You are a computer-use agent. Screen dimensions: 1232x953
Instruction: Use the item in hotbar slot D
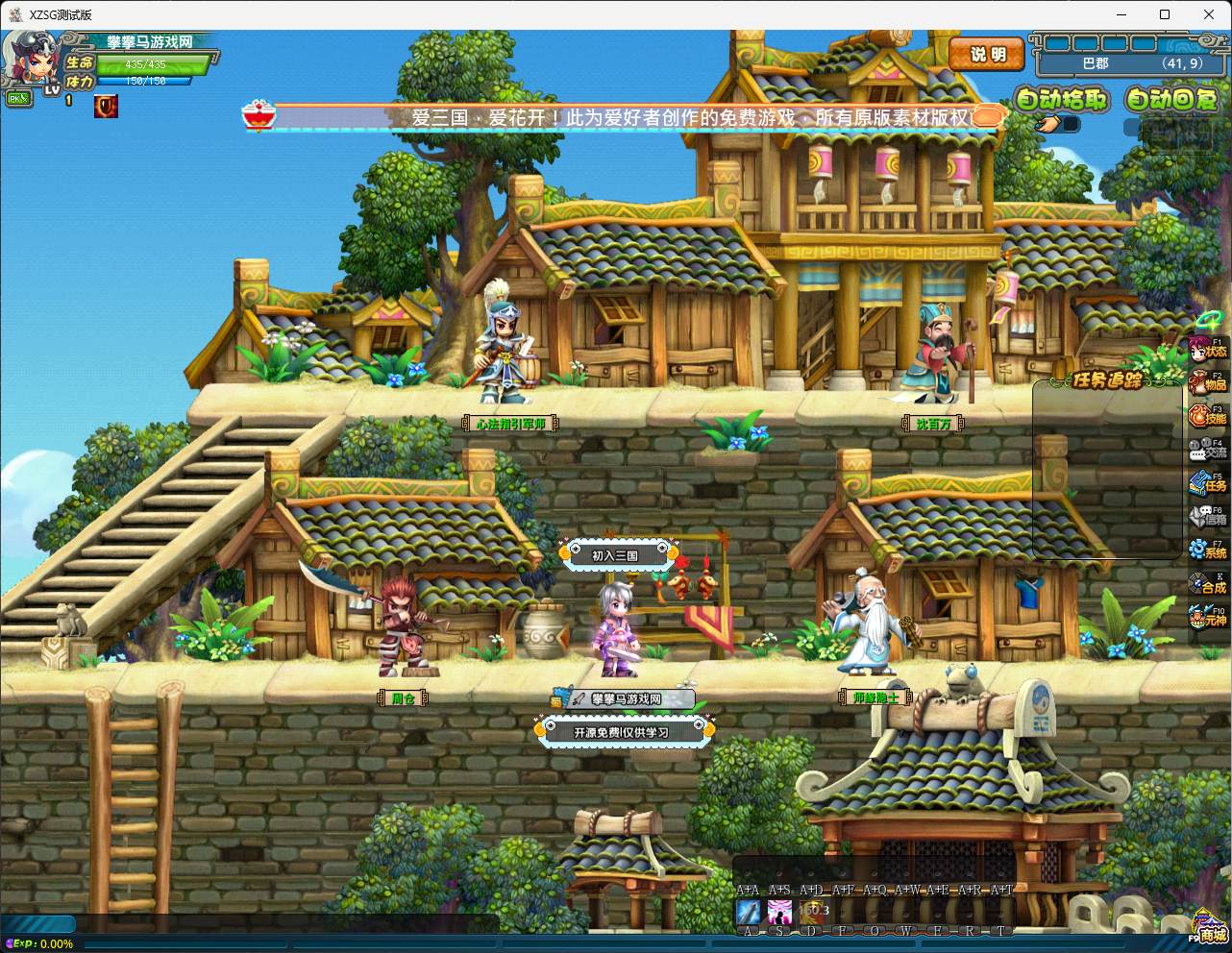[x=812, y=911]
